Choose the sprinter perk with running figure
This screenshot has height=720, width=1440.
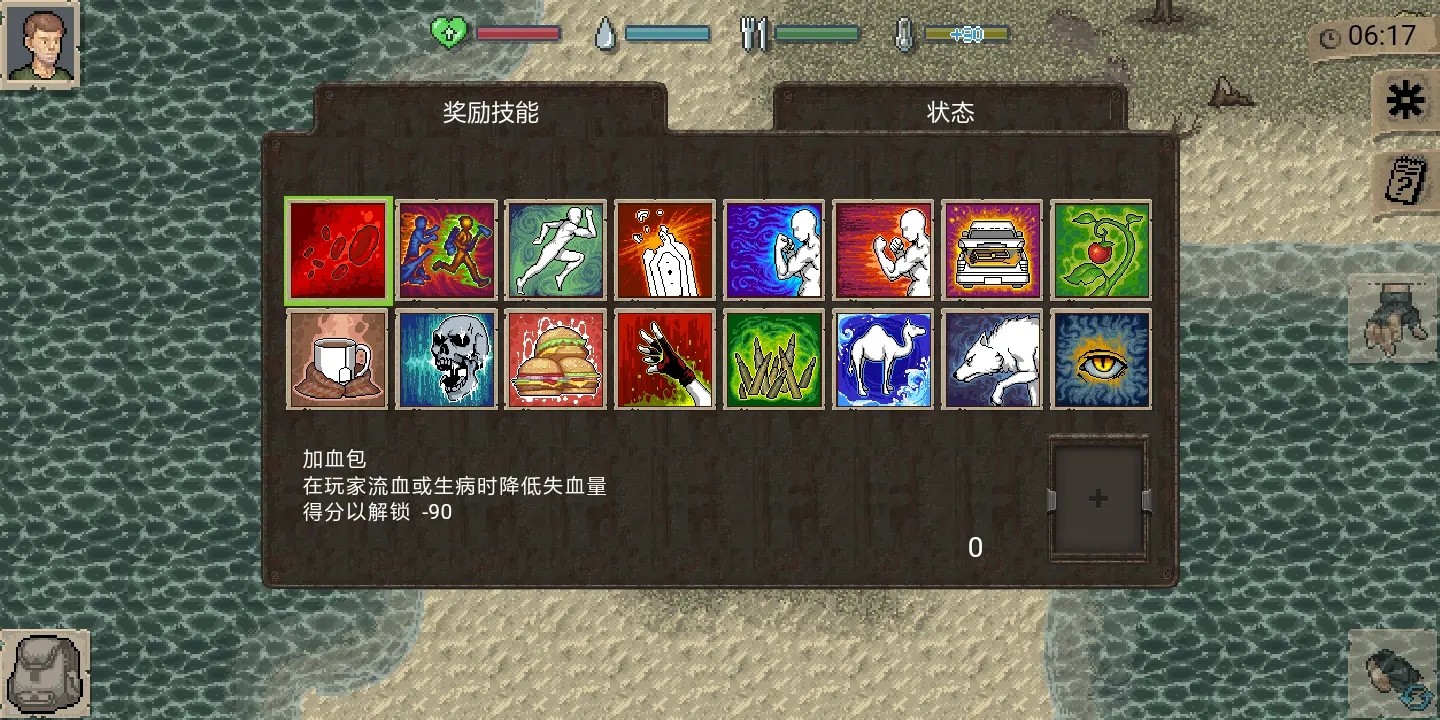pos(555,250)
